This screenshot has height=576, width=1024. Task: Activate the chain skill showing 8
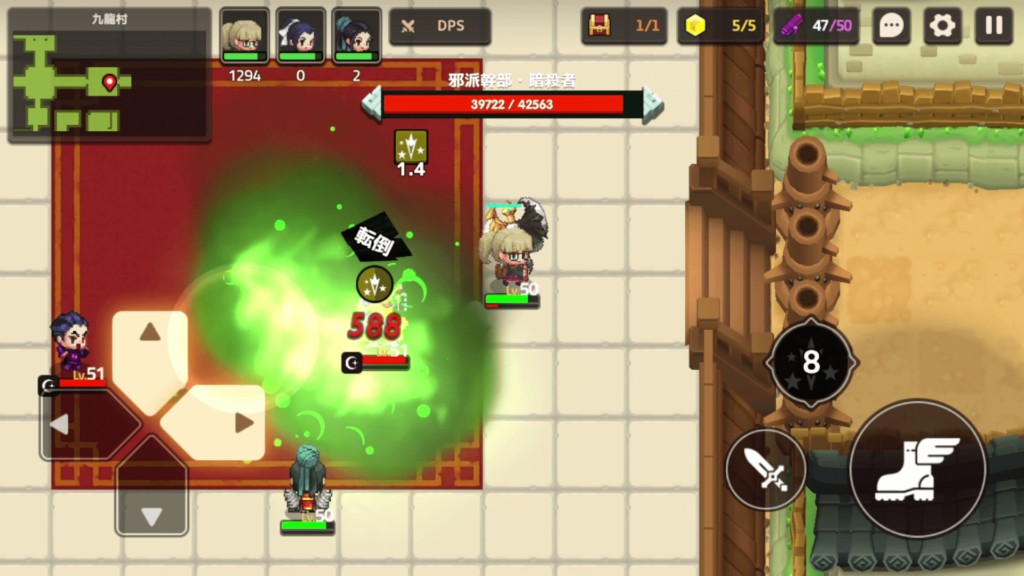810,363
